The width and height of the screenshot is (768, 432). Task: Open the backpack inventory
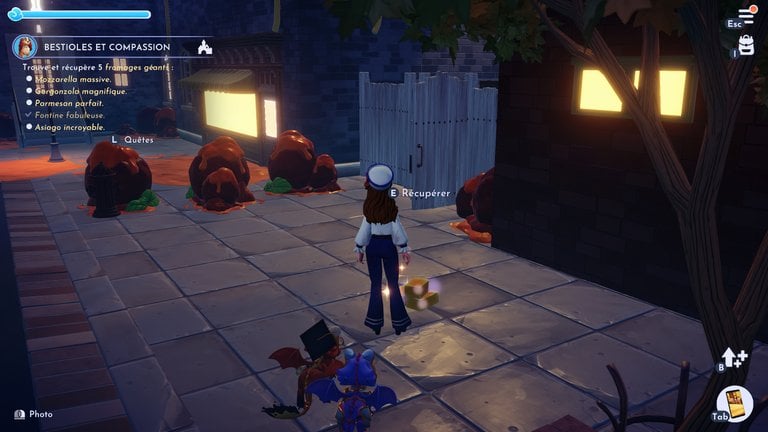pyautogui.click(x=746, y=45)
